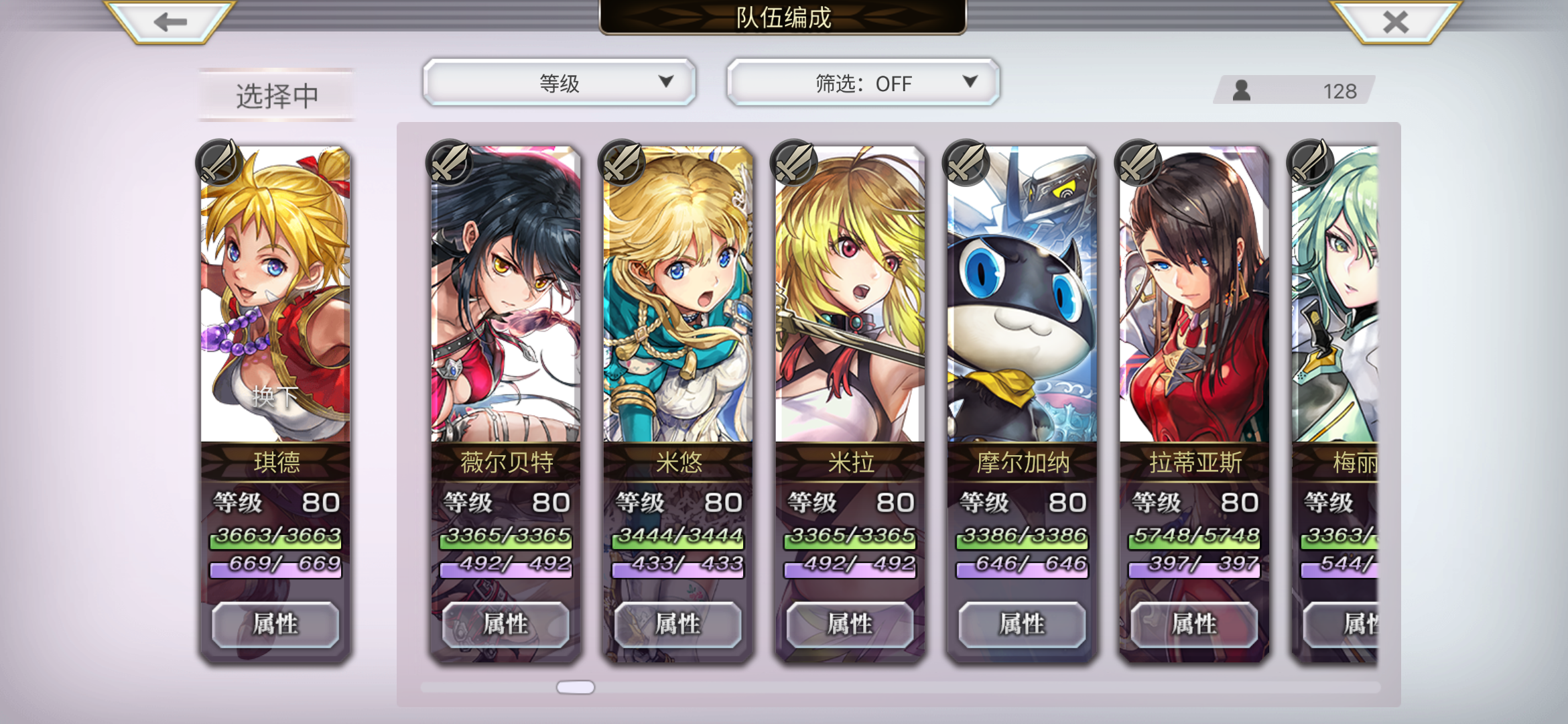
Task: Click the chevron arrow on the 等级 selector
Action: 665,82
